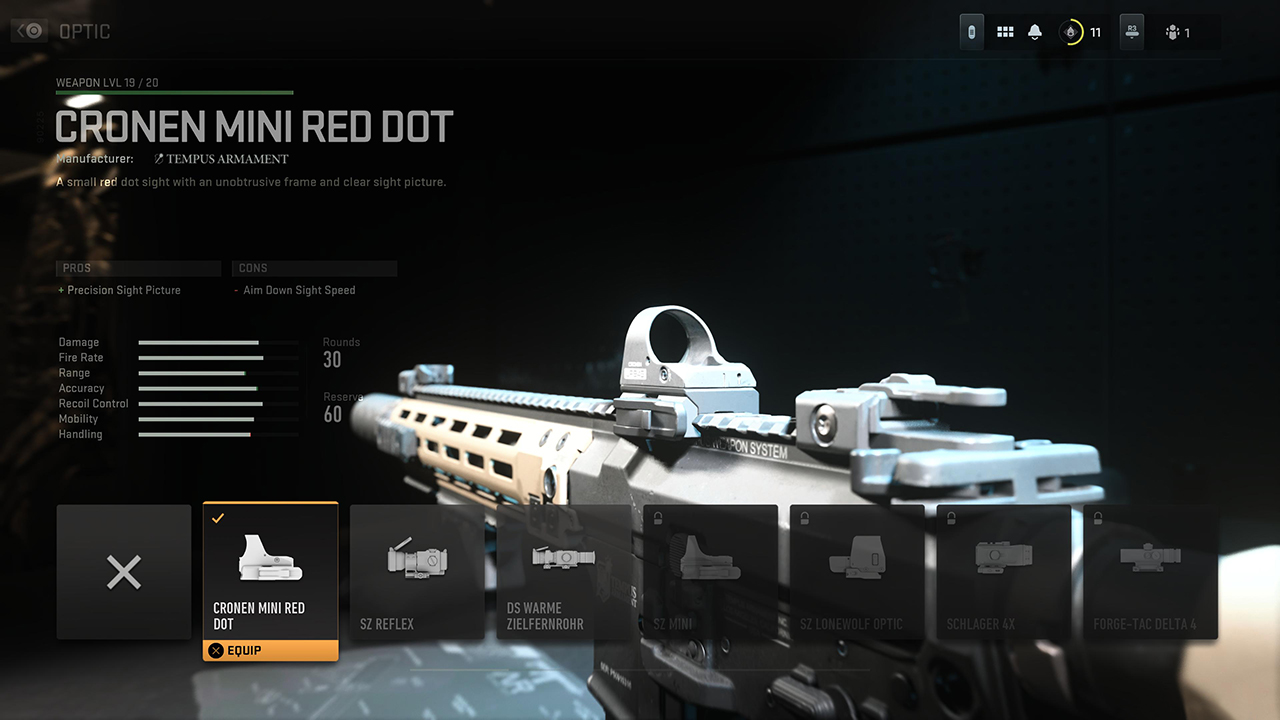Click the equipped checkmark on Cronen Mini Red Dot
Viewport: 1280px width, 720px height.
(216, 519)
